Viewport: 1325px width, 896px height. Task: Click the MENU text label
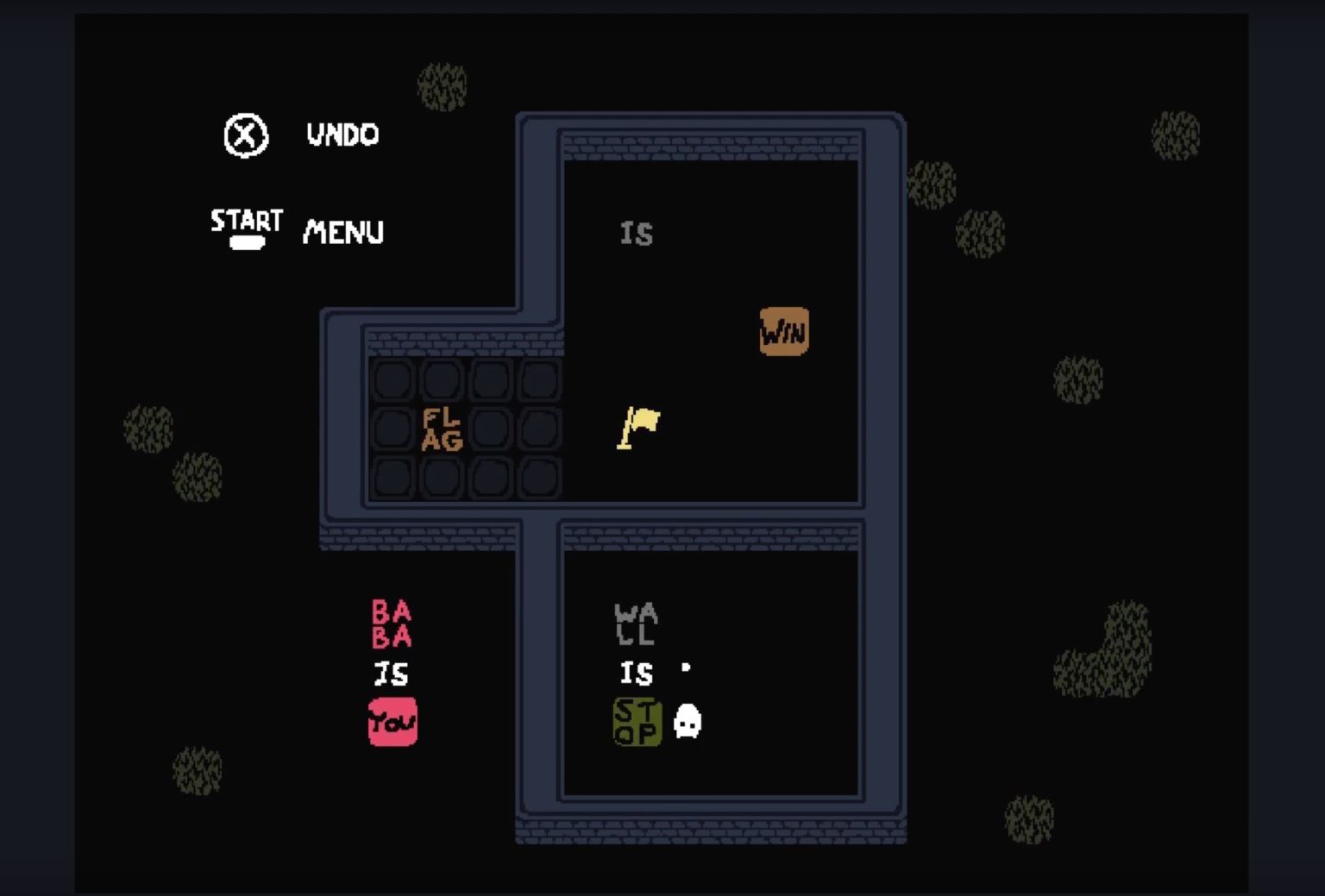(x=342, y=231)
